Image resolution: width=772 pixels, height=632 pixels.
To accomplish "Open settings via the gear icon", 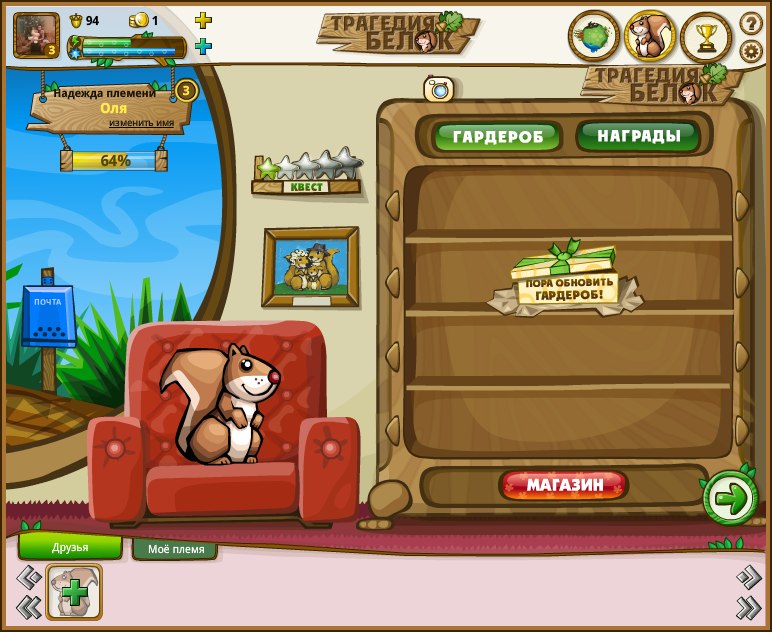I will (x=751, y=50).
